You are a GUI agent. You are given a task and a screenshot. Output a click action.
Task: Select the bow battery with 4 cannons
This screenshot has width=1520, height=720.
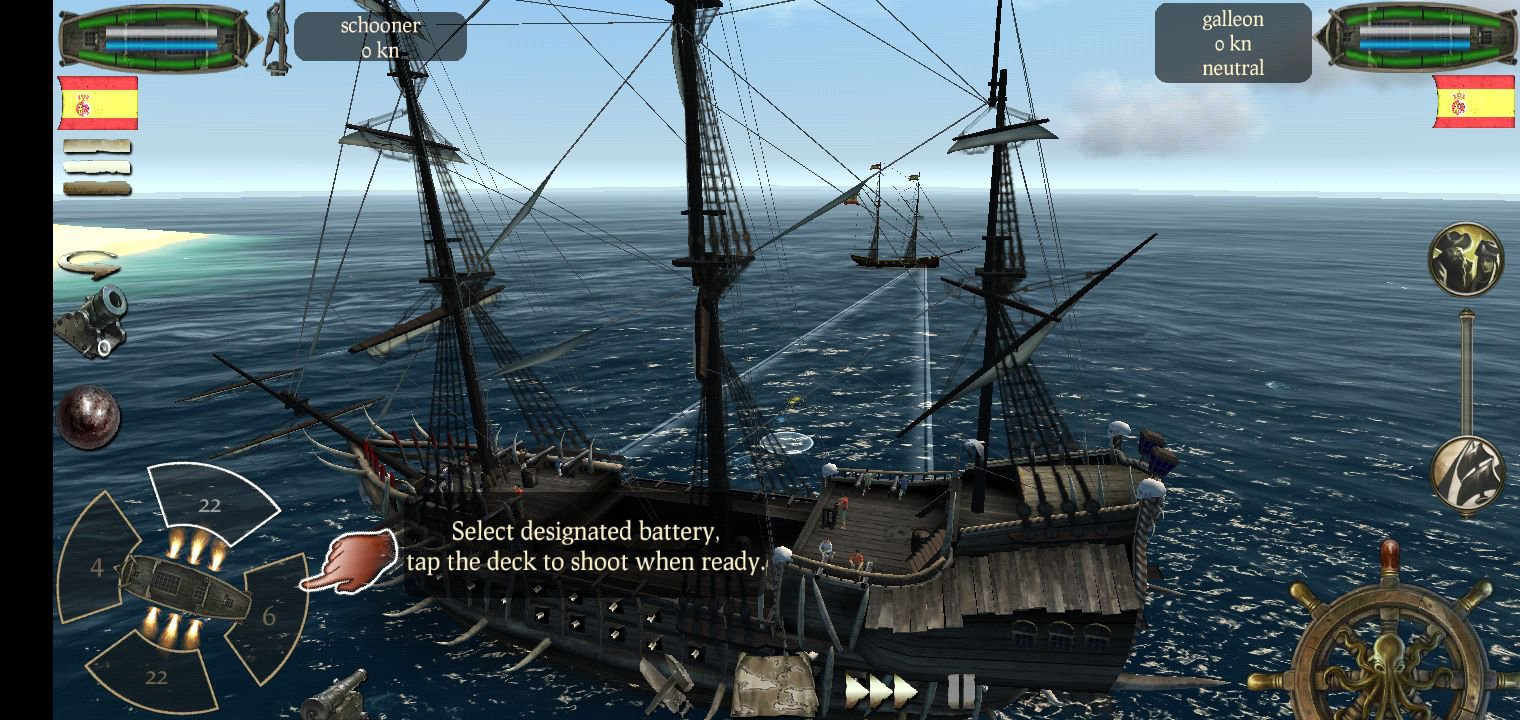pos(95,567)
